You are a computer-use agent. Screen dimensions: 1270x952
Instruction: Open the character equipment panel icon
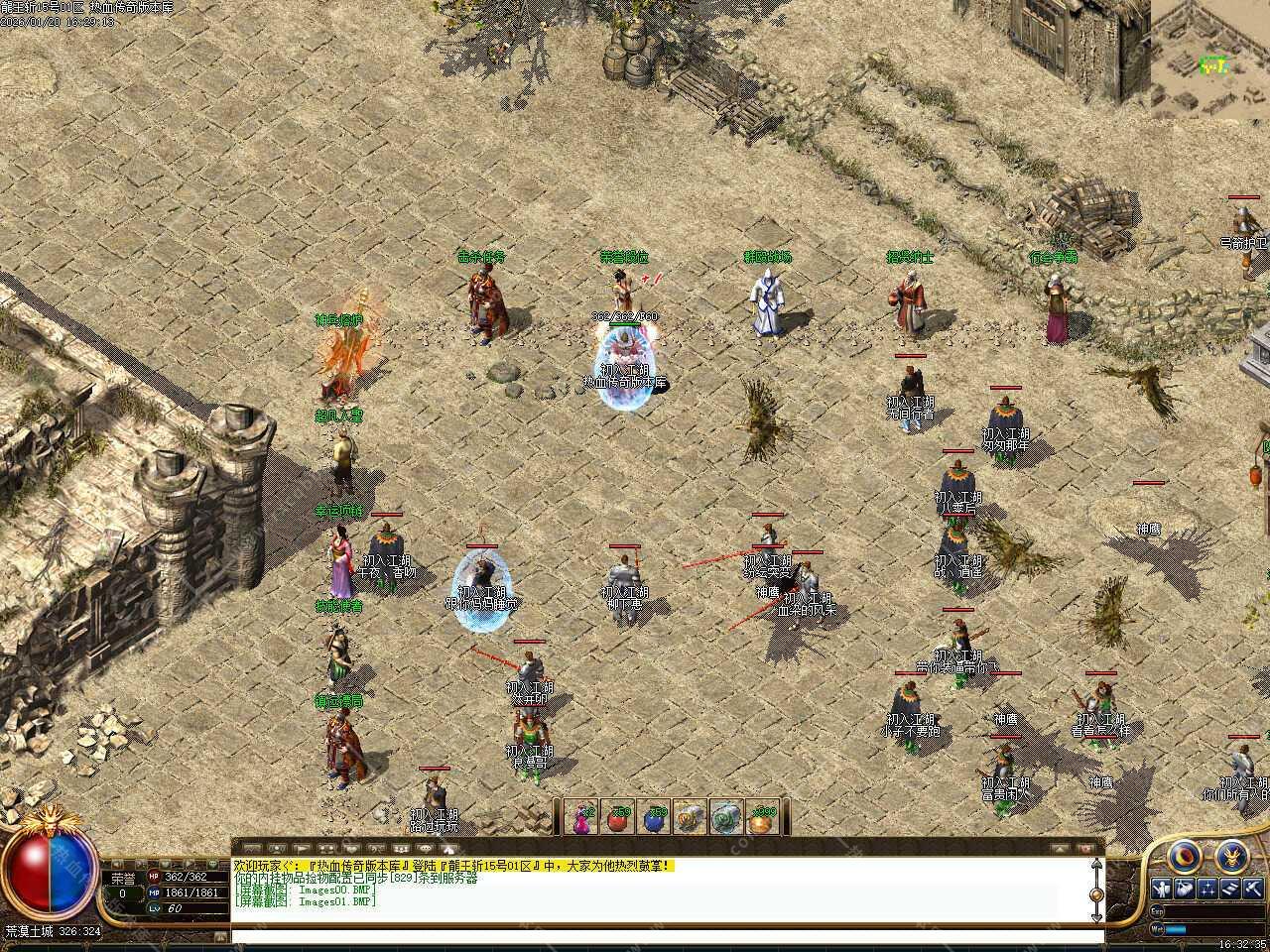[x=1162, y=888]
